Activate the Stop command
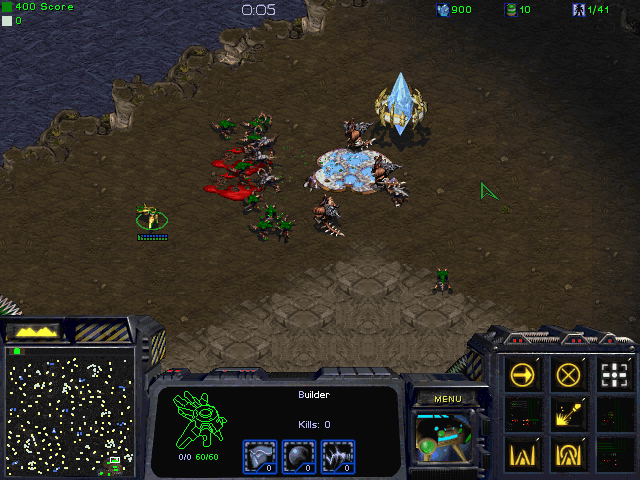 [569, 375]
